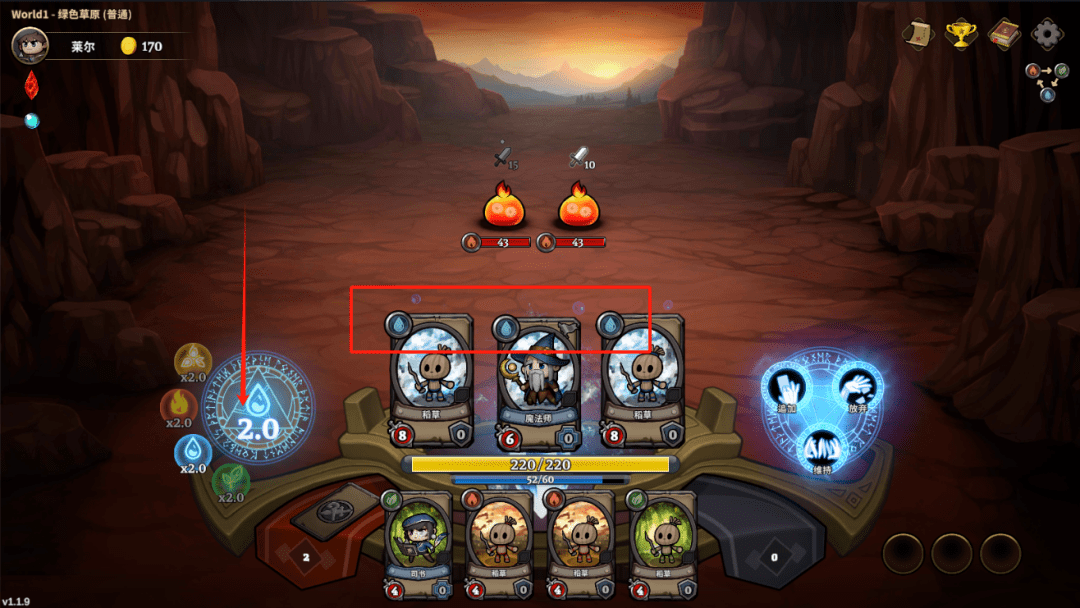Open the red spellbook collection
Image resolution: width=1080 pixels, height=608 pixels.
click(x=1003, y=35)
